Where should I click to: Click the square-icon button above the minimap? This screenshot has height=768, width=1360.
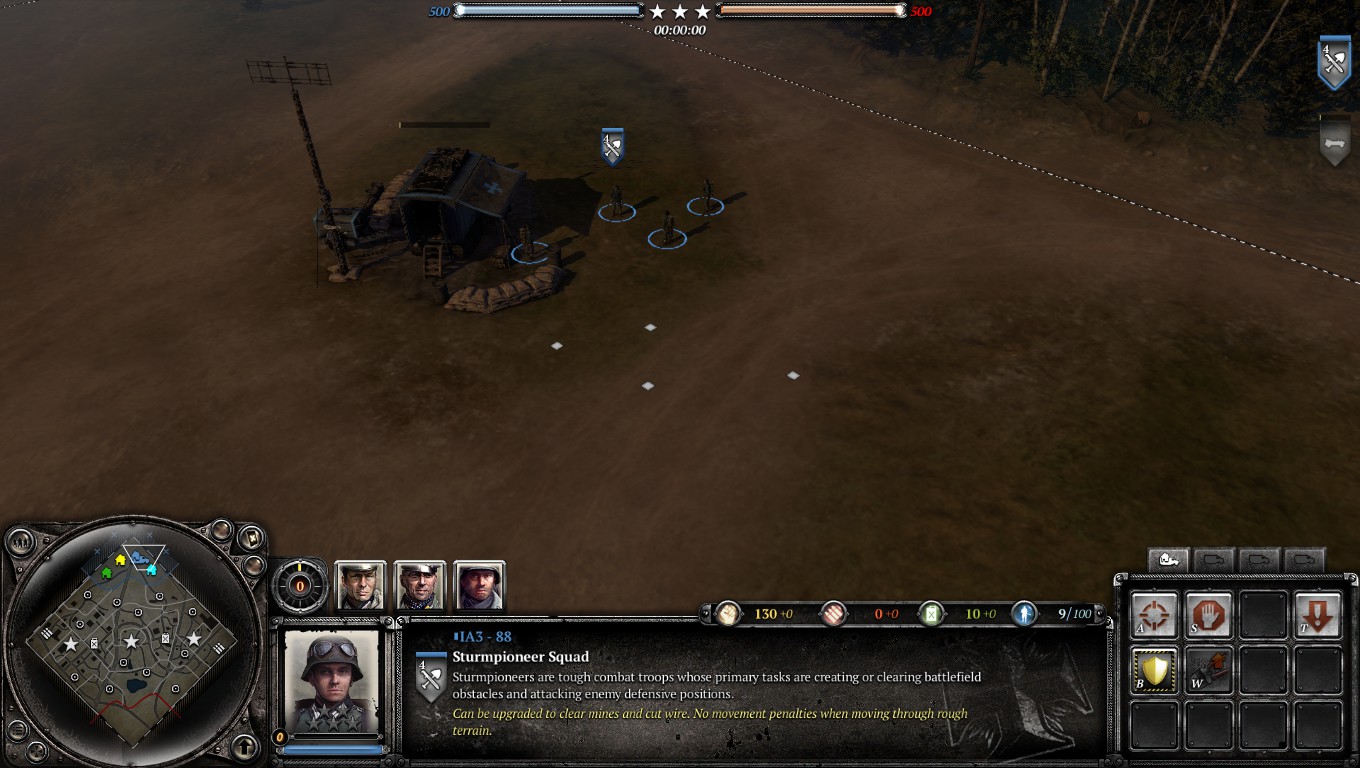point(251,538)
